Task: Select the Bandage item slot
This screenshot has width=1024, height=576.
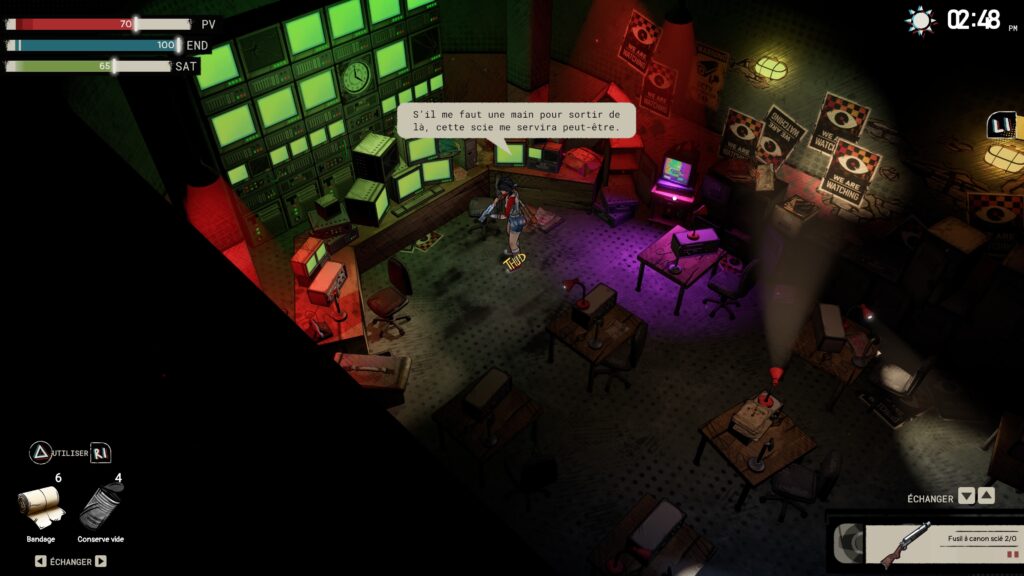Action: tap(41, 507)
